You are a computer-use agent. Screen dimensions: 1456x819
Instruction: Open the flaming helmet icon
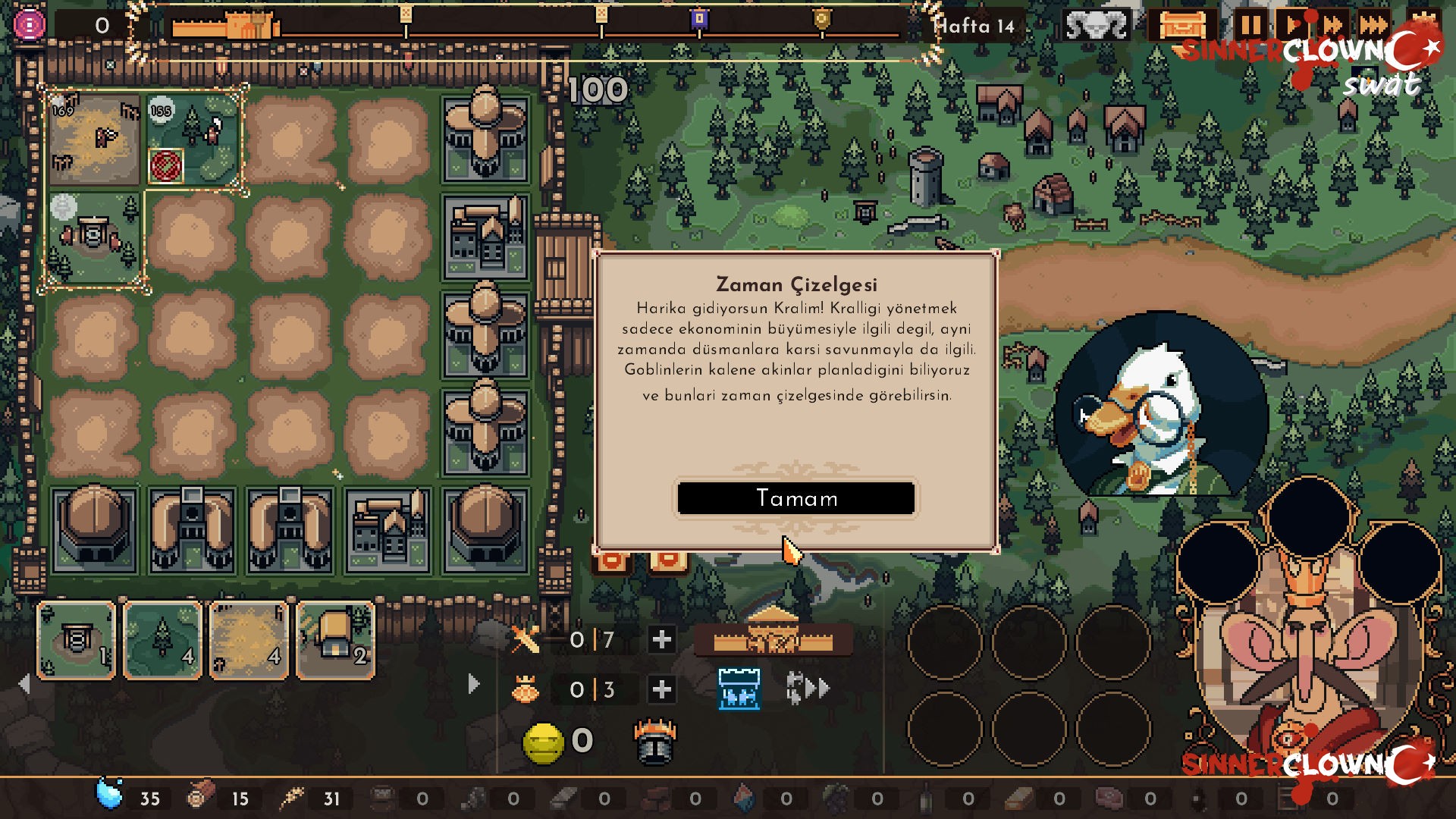(x=654, y=742)
